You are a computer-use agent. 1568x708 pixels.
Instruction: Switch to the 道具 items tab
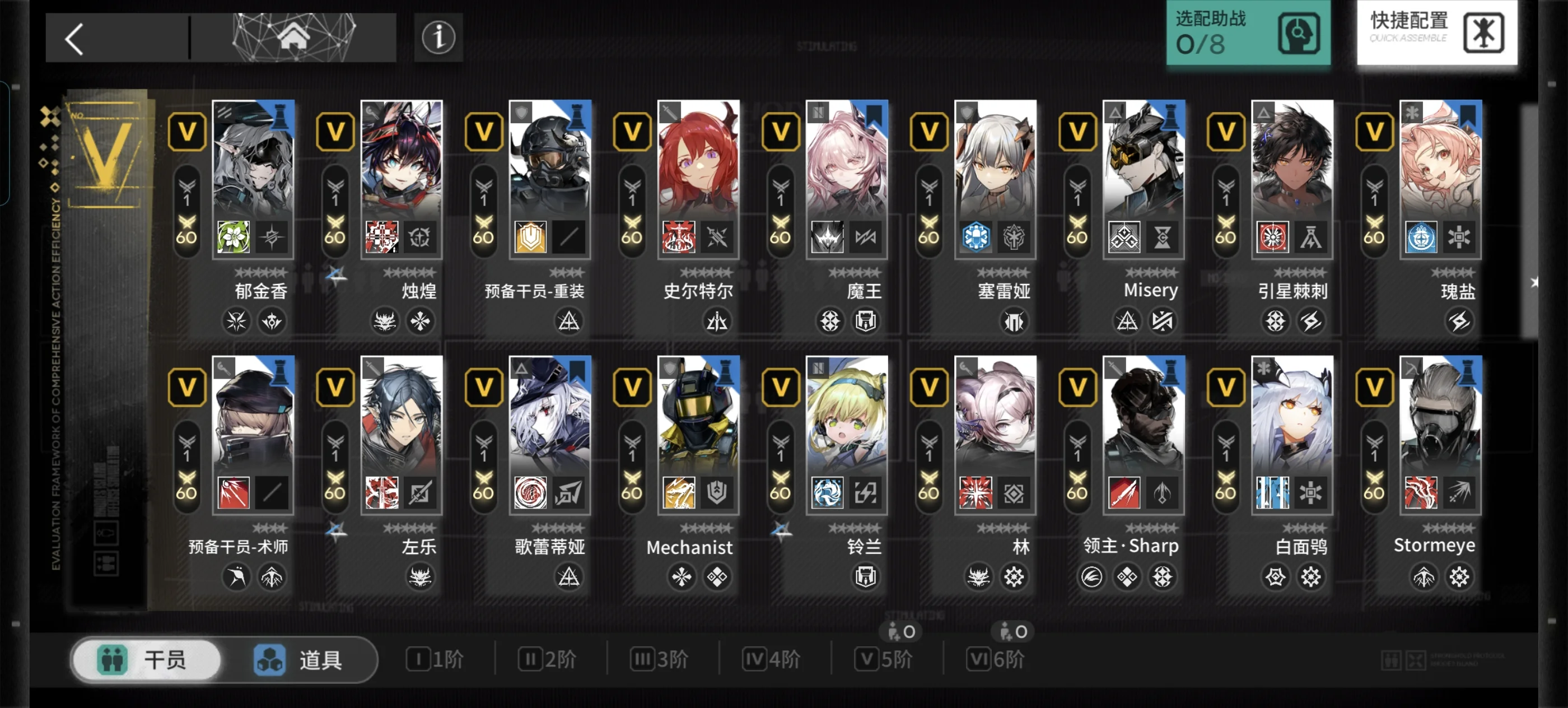tap(298, 660)
